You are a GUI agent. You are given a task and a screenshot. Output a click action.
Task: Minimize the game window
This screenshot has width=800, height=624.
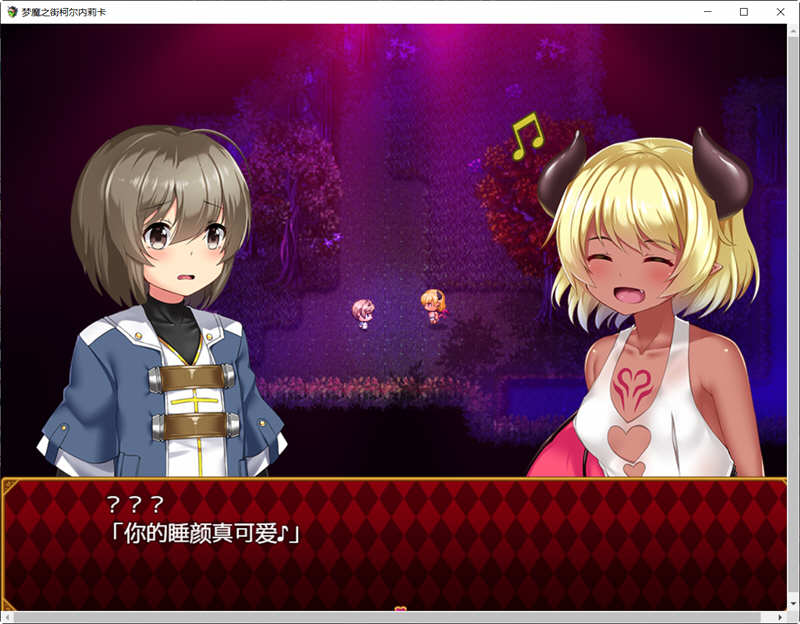pyautogui.click(x=707, y=12)
